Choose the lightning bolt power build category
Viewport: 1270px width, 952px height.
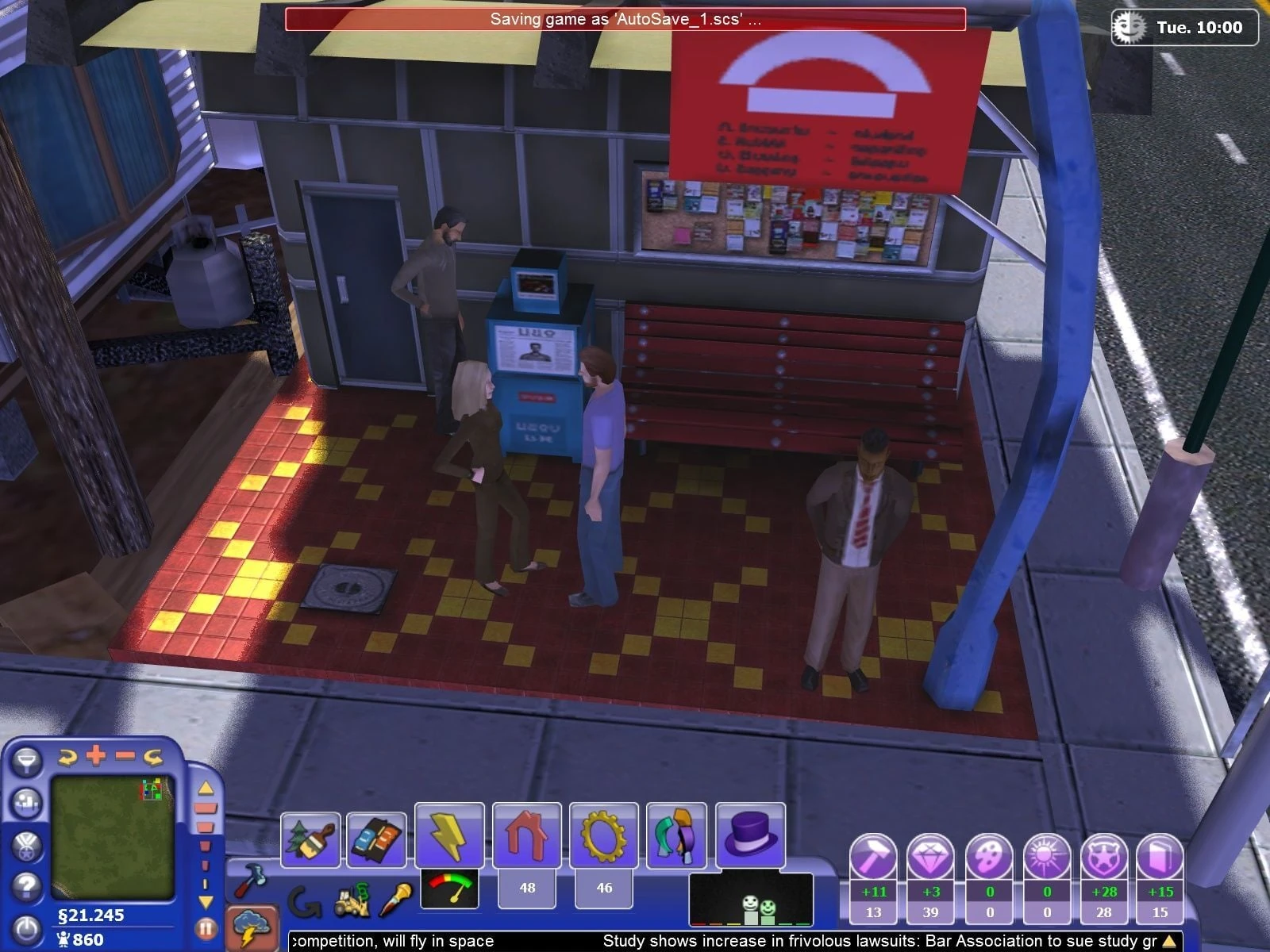click(x=449, y=835)
